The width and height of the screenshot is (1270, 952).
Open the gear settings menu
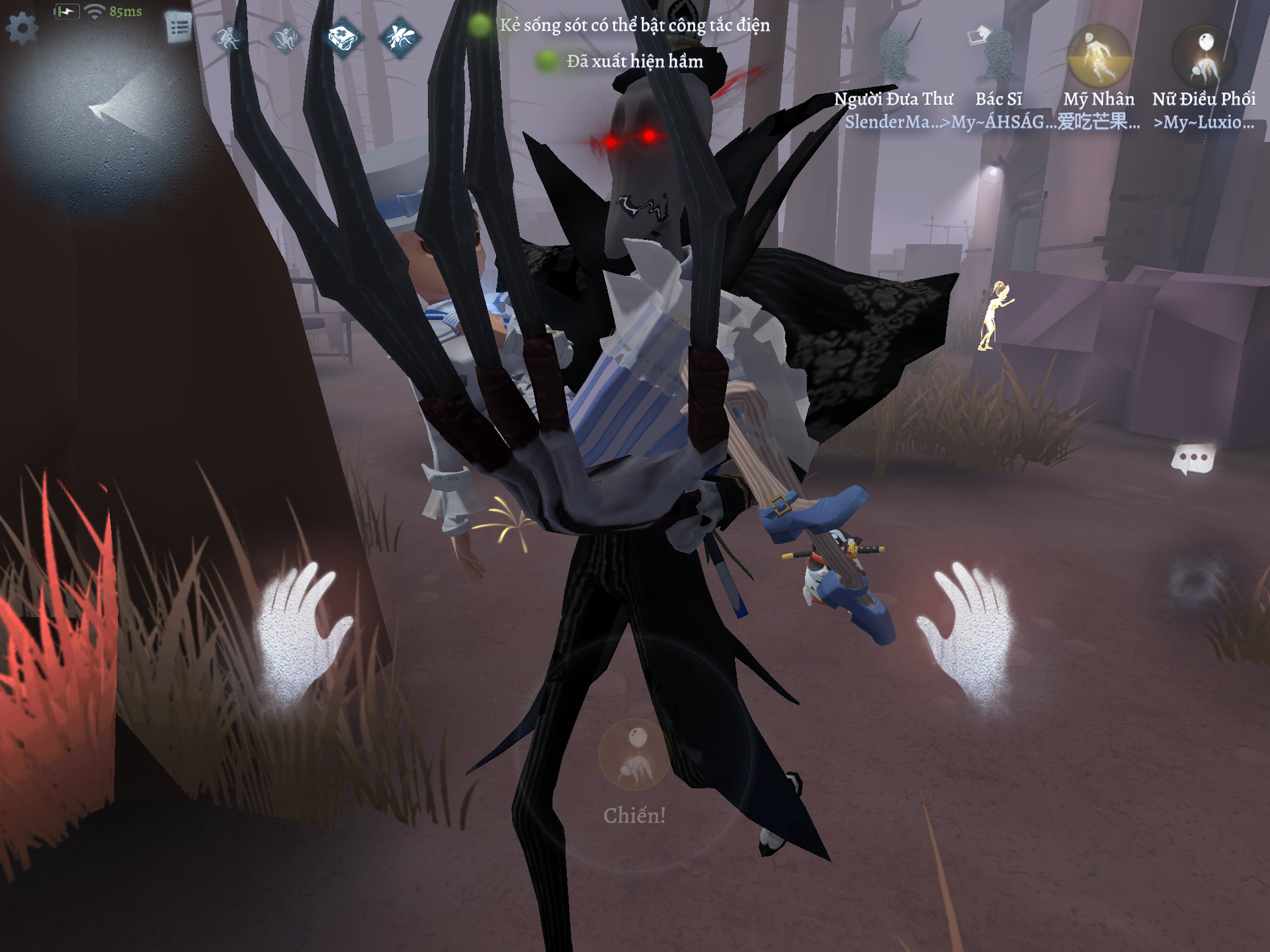pyautogui.click(x=22, y=28)
